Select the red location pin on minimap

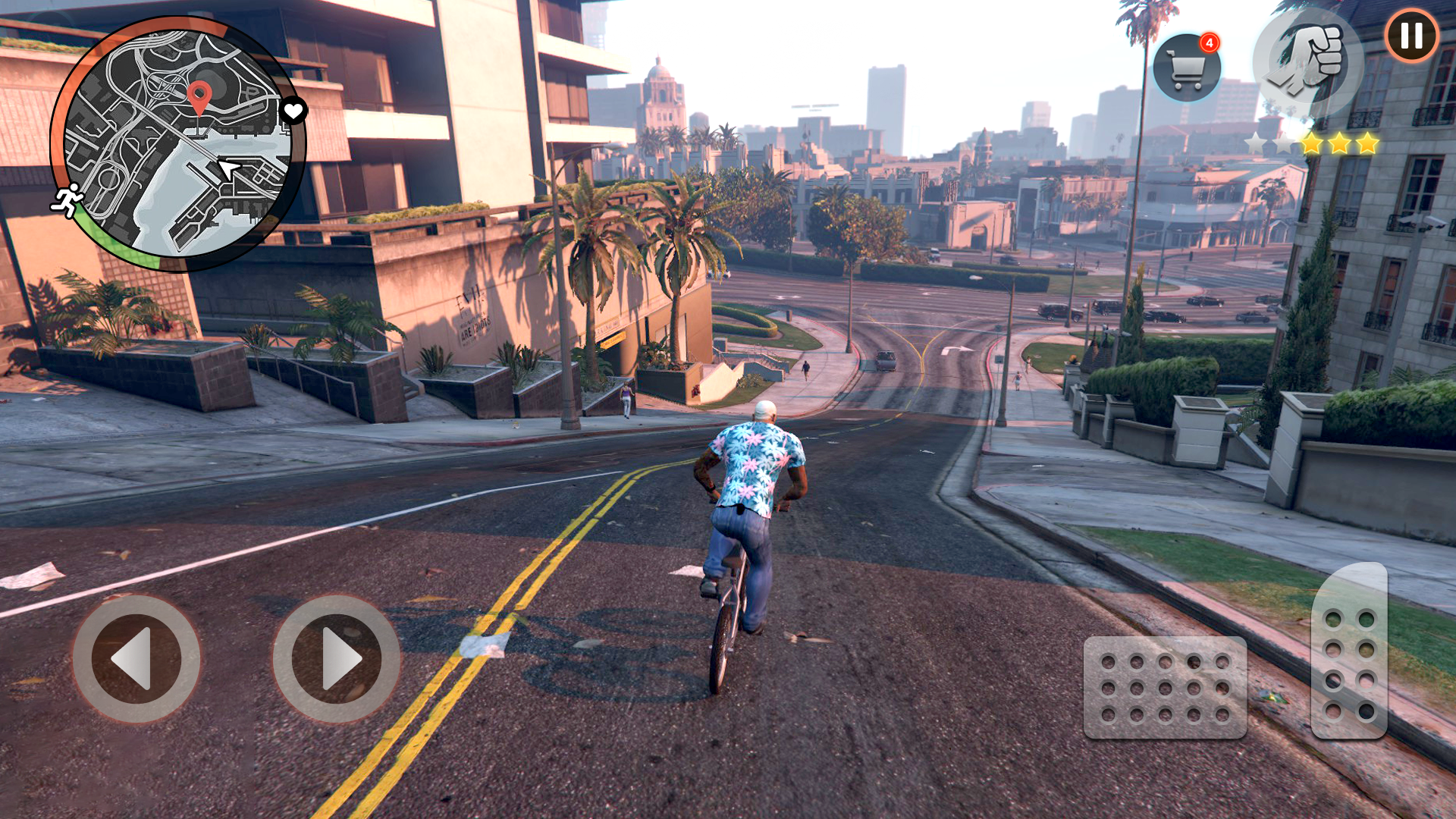[199, 97]
